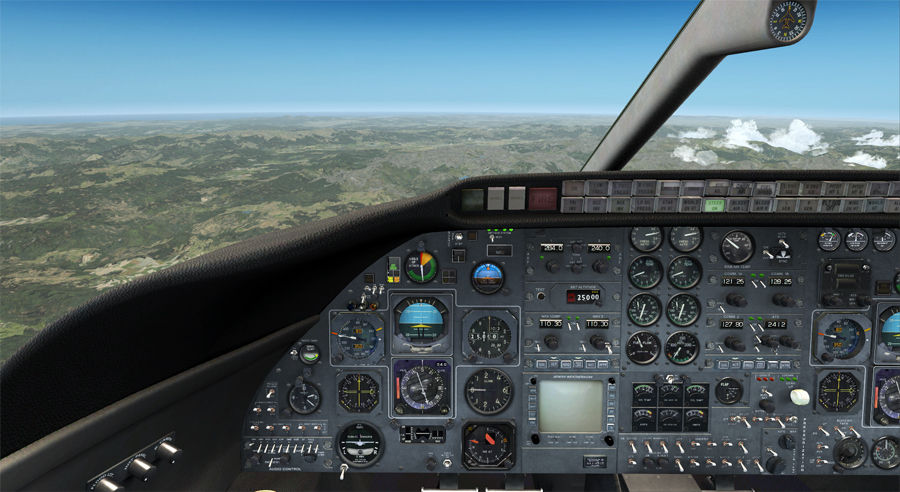Push the red FIRE warning button
The width and height of the screenshot is (900, 492).
coord(542,198)
